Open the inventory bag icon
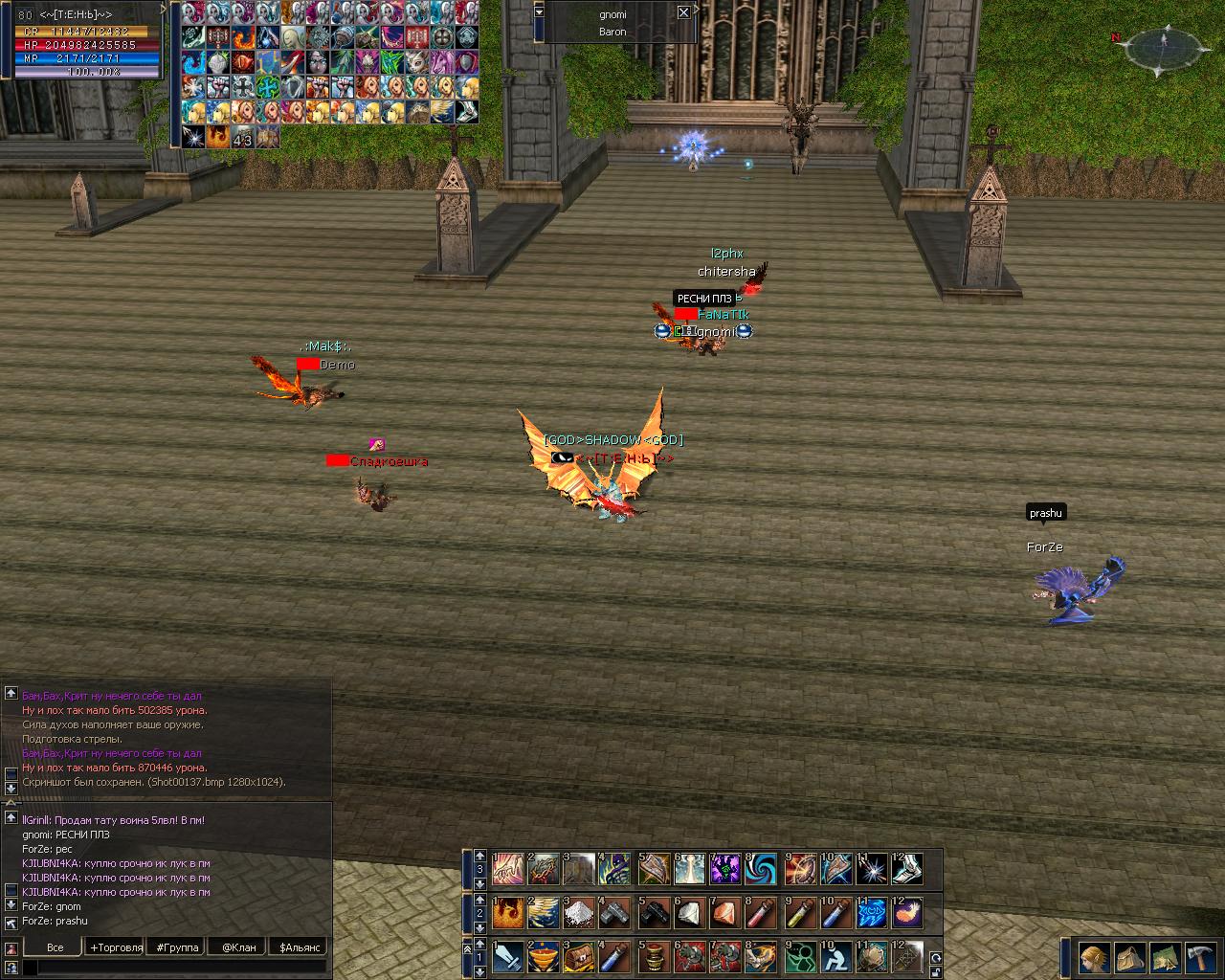1225x980 pixels. pyautogui.click(x=1129, y=957)
